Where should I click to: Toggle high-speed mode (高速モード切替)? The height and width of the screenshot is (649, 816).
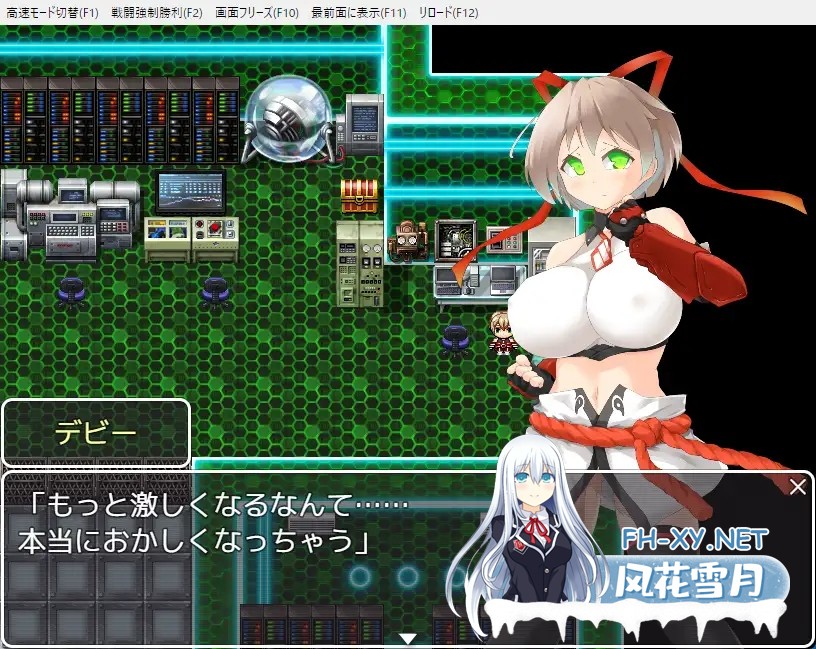pyautogui.click(x=52, y=13)
